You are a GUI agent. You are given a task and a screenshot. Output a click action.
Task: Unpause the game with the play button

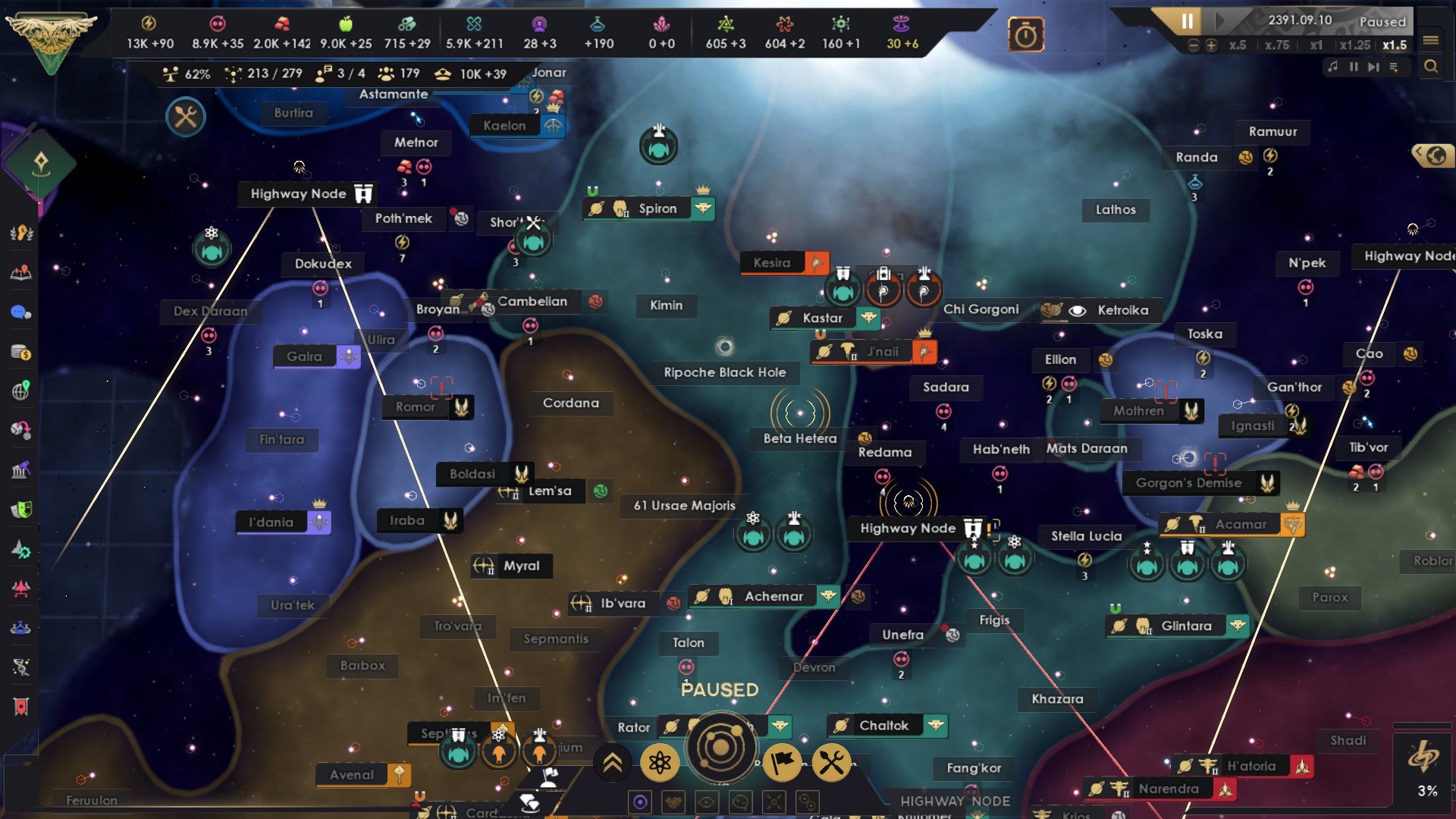click(x=1220, y=20)
